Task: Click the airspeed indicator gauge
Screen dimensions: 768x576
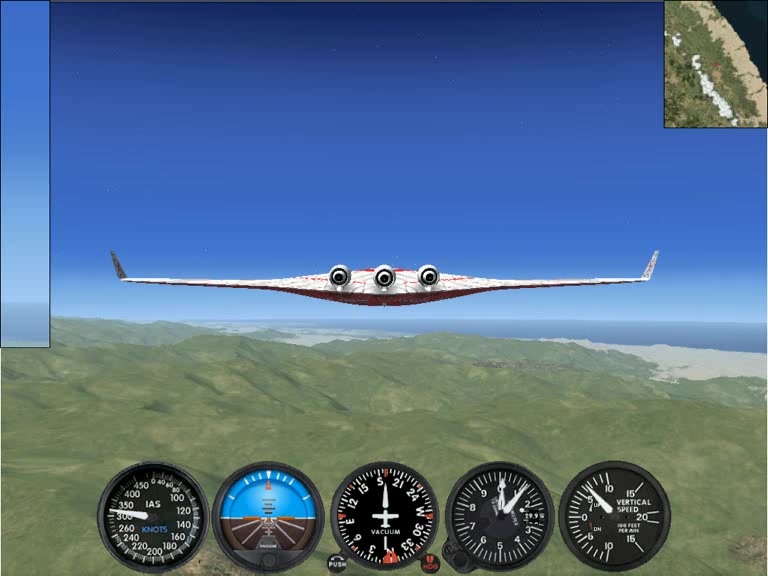Action: pos(153,516)
